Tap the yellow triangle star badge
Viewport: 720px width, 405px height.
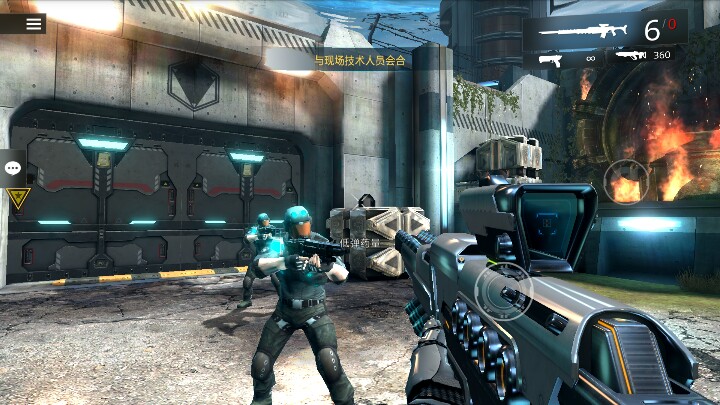click(19, 197)
